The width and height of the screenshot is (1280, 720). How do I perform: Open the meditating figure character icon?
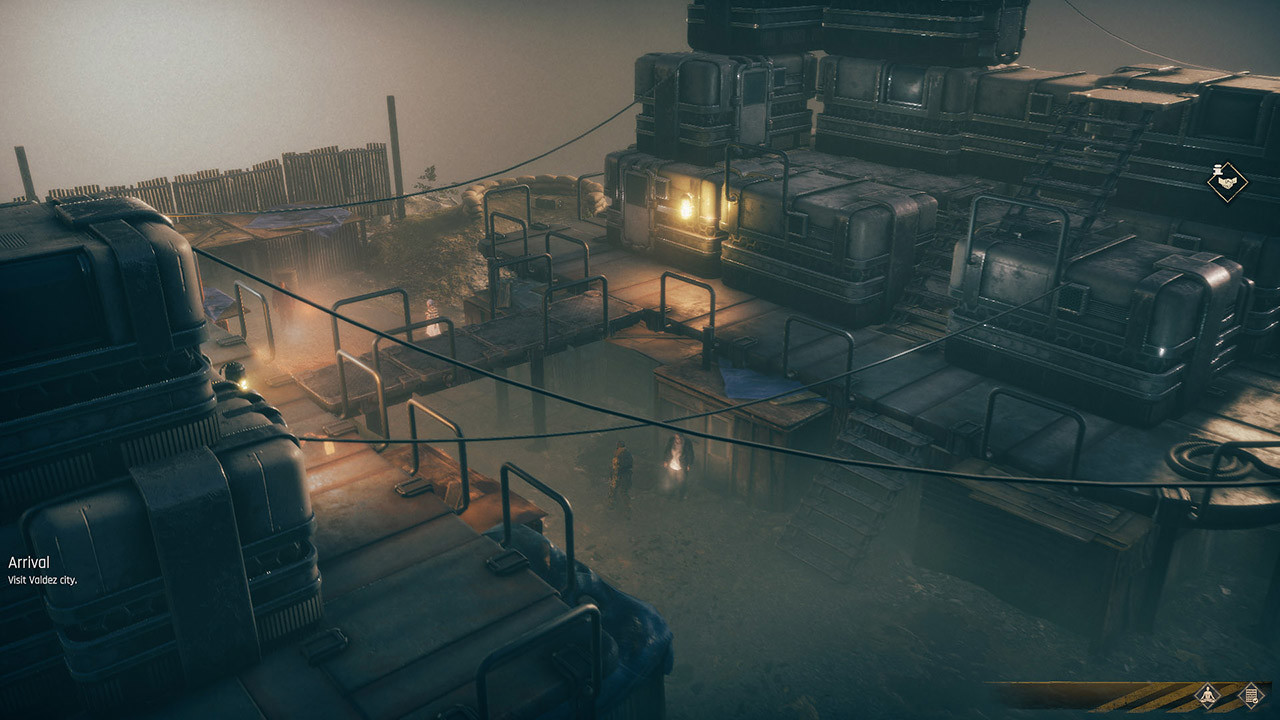pyautogui.click(x=1208, y=695)
